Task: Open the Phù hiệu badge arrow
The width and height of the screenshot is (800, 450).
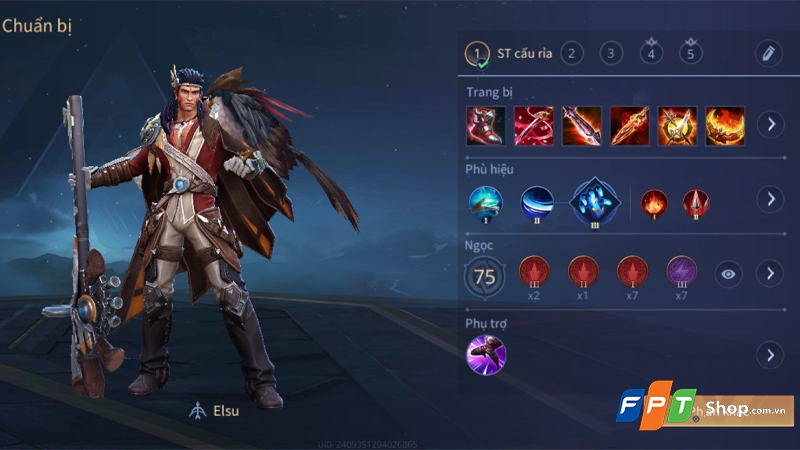Action: [769, 199]
